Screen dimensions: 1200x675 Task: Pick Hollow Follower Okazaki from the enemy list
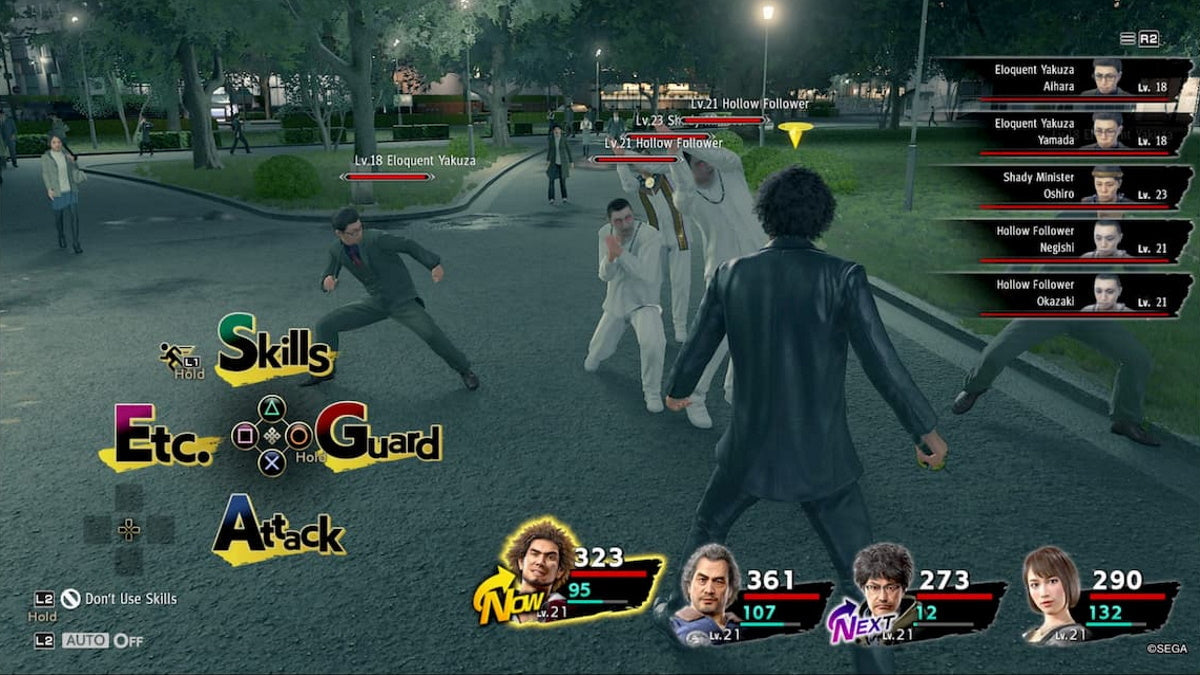pyautogui.click(x=1063, y=295)
